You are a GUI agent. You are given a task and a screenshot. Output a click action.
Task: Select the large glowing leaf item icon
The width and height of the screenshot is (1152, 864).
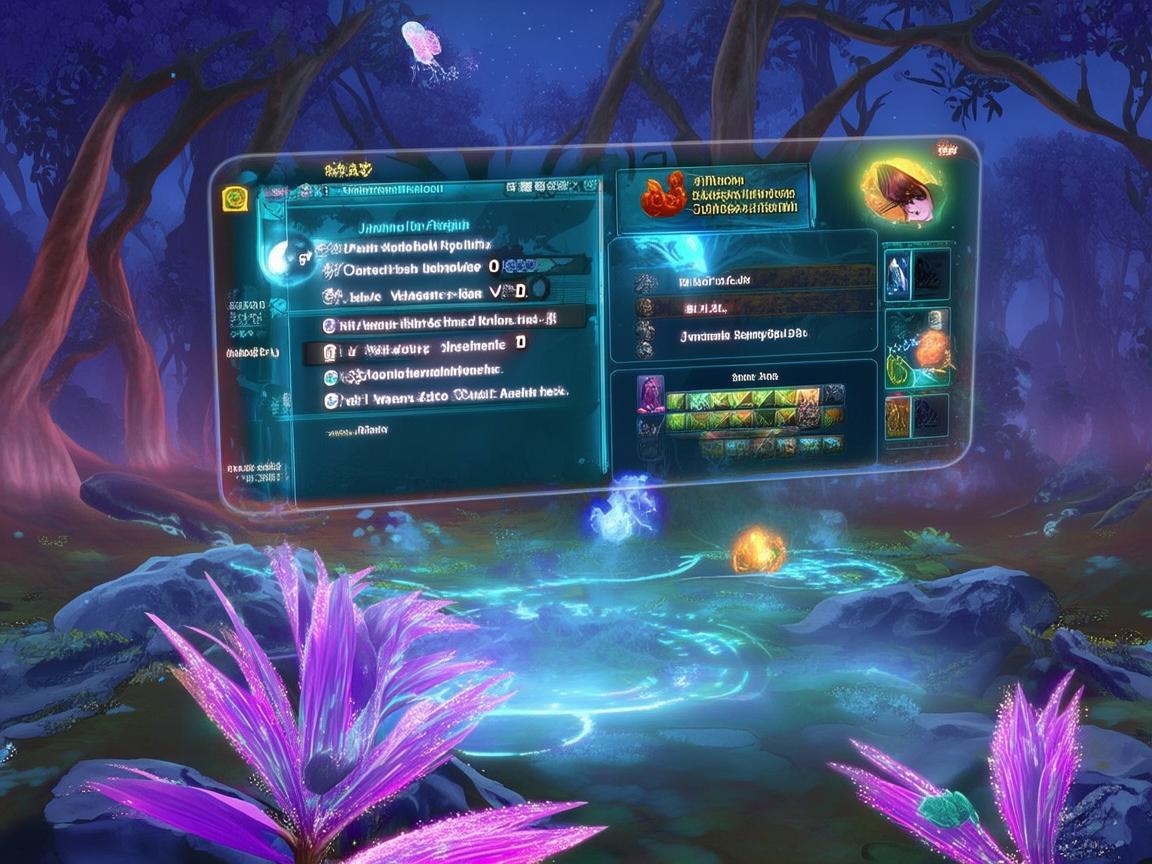(x=901, y=191)
